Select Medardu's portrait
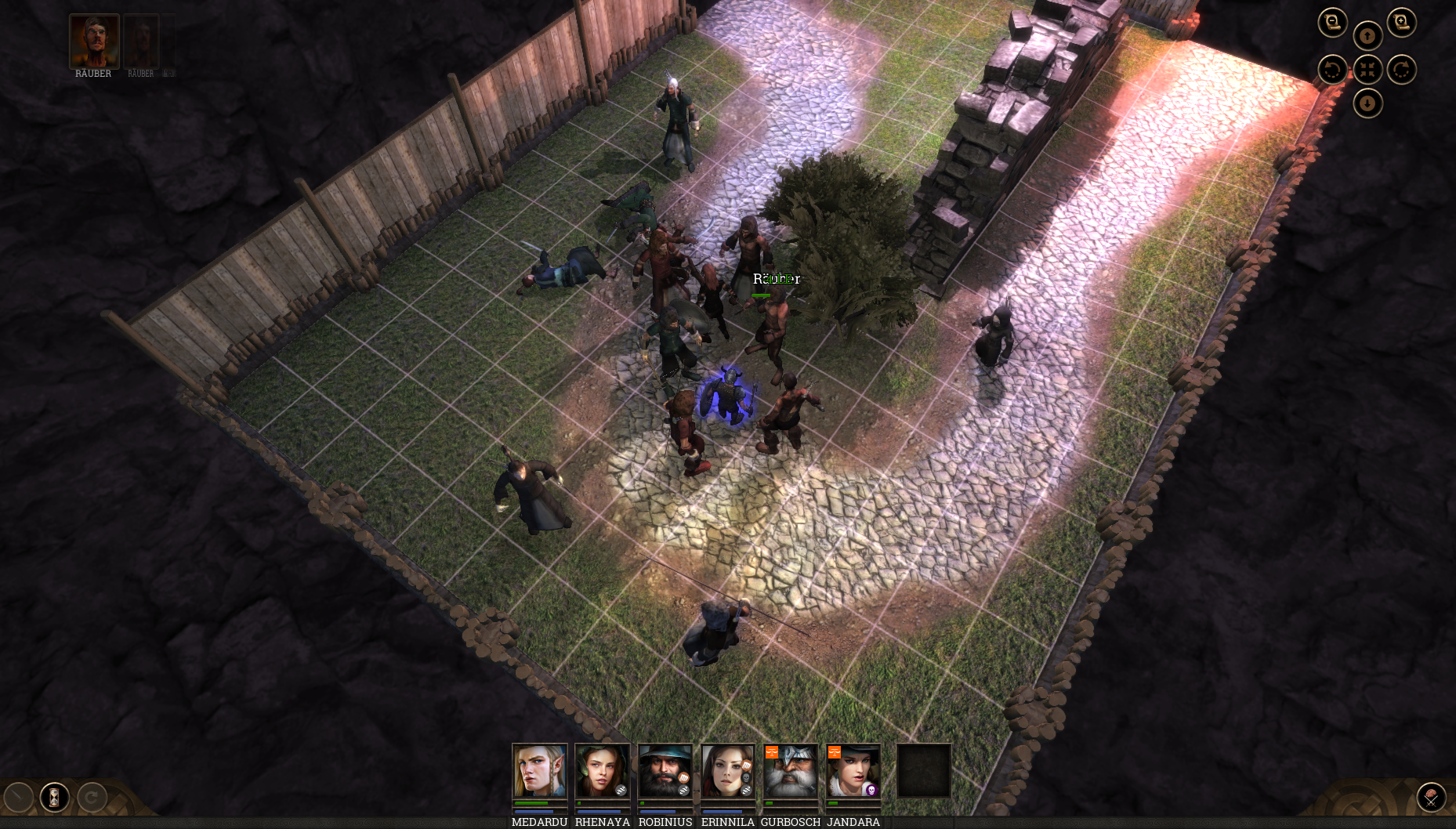 point(539,771)
